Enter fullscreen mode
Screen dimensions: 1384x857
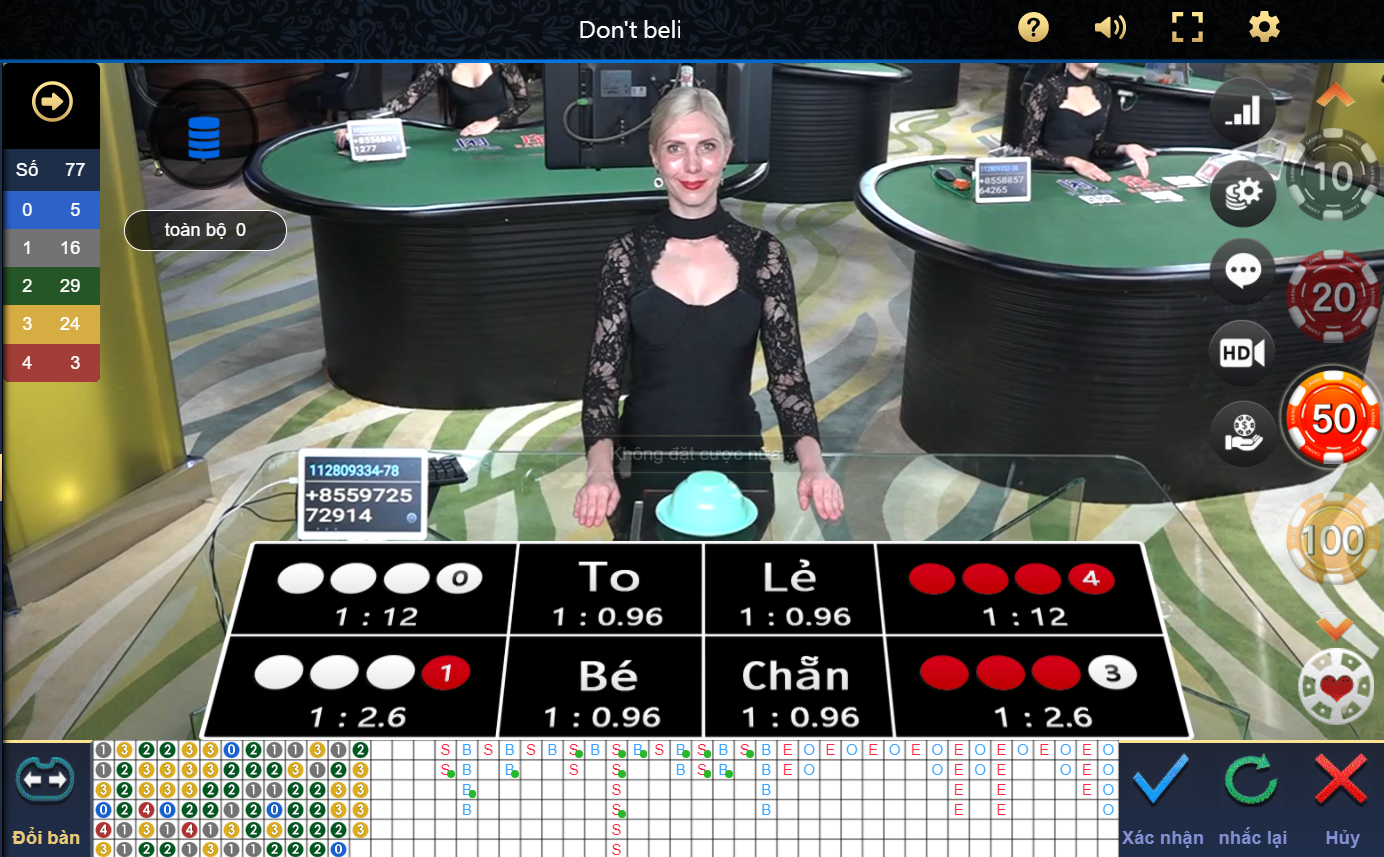tap(1187, 27)
